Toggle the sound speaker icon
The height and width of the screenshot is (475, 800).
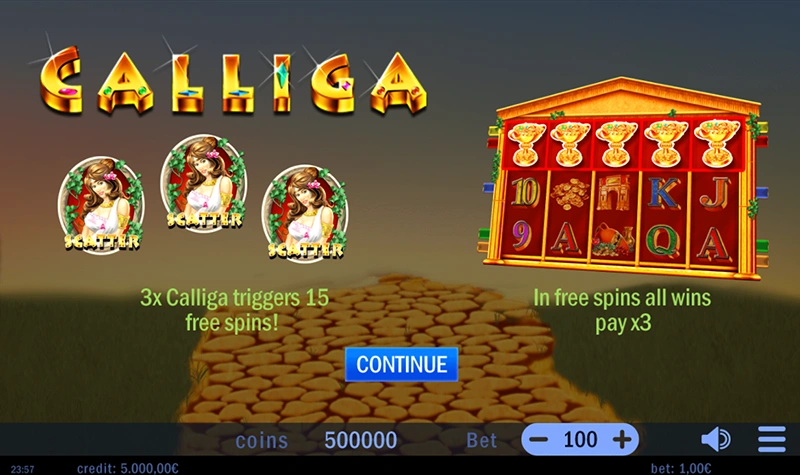[715, 439]
